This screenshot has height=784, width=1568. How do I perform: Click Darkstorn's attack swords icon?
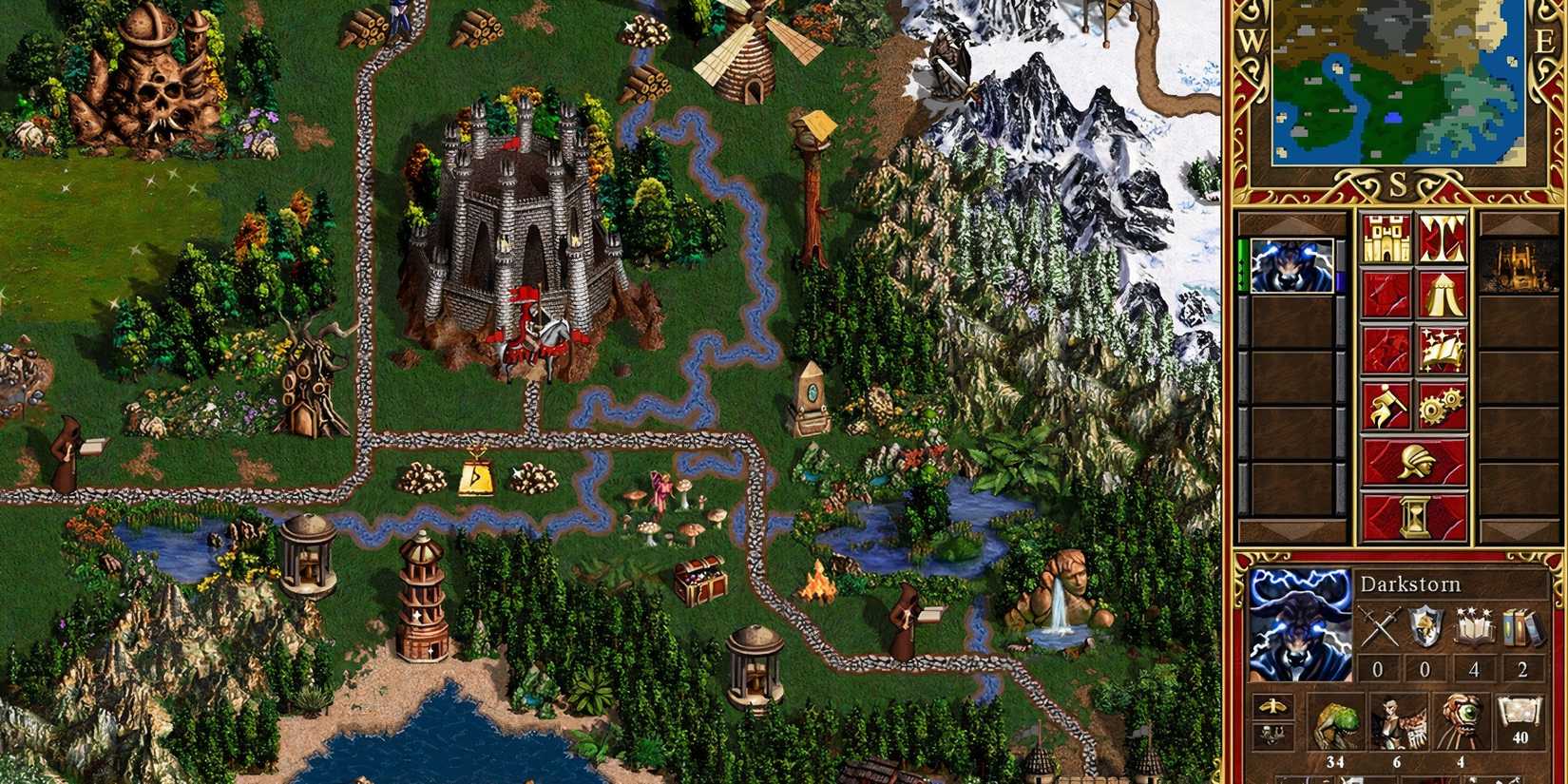tap(1380, 625)
